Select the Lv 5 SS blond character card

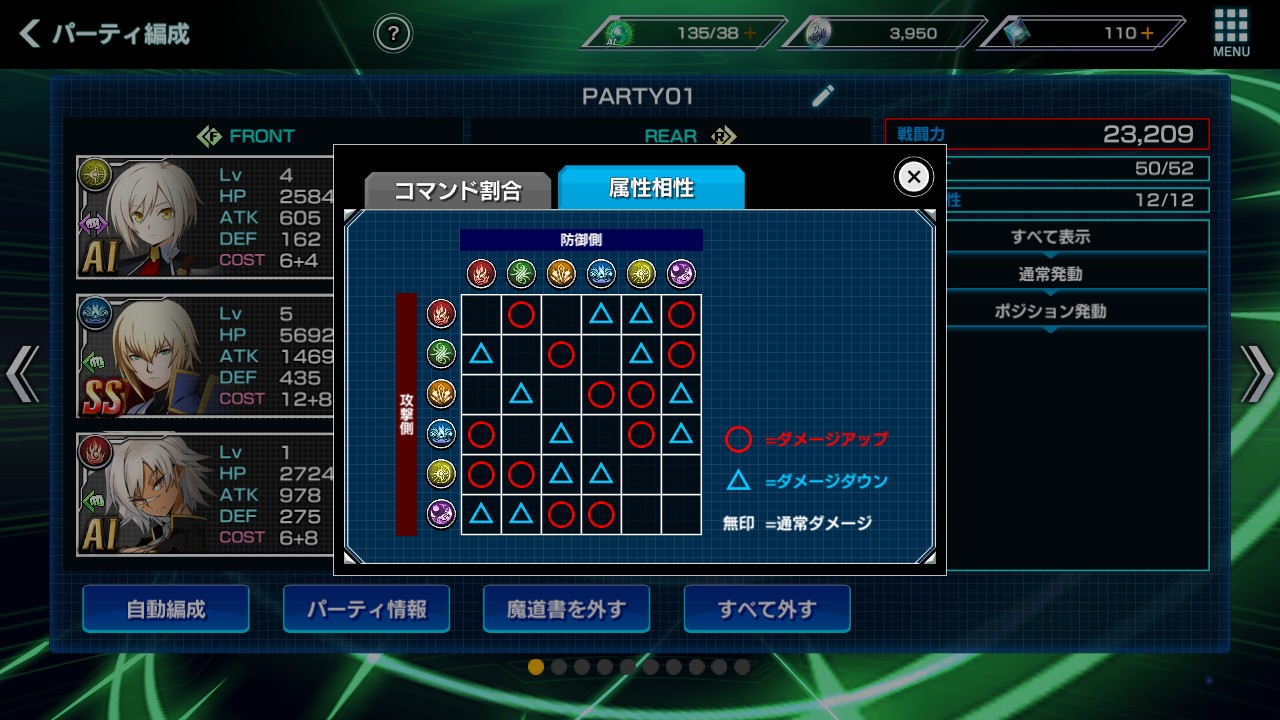(205, 356)
